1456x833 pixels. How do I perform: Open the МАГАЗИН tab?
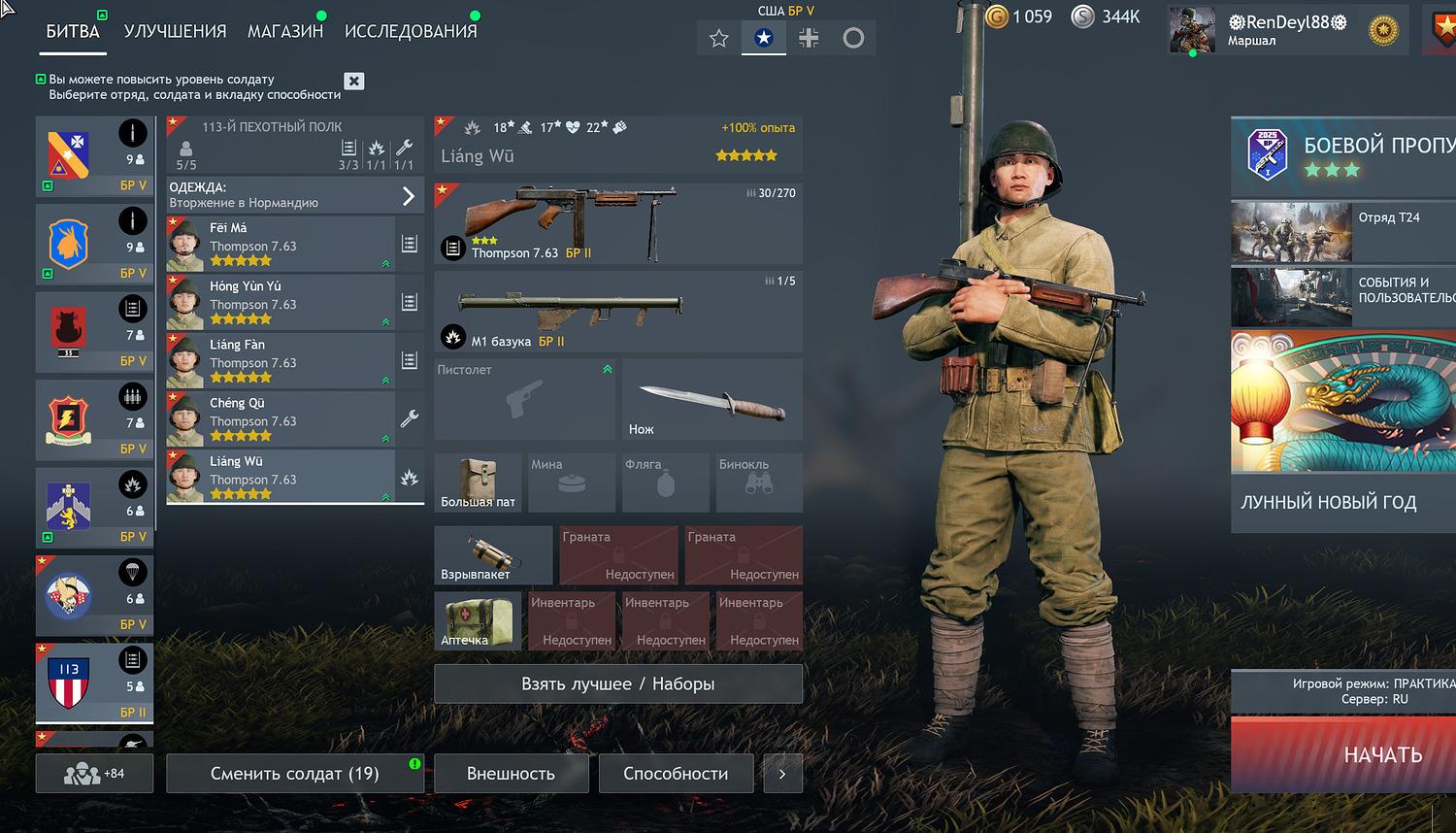tap(285, 31)
